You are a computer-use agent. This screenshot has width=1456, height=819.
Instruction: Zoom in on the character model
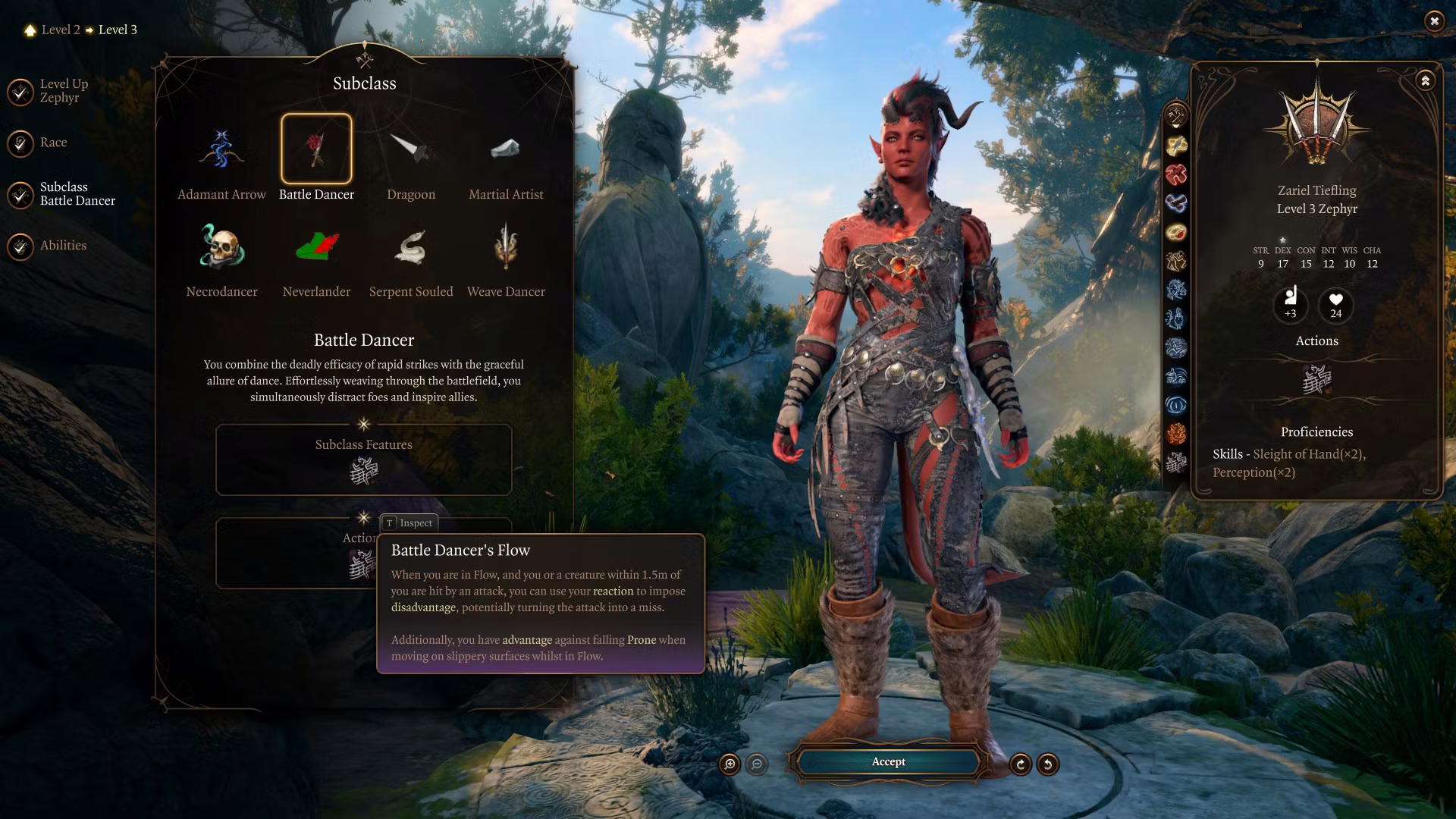(x=730, y=764)
